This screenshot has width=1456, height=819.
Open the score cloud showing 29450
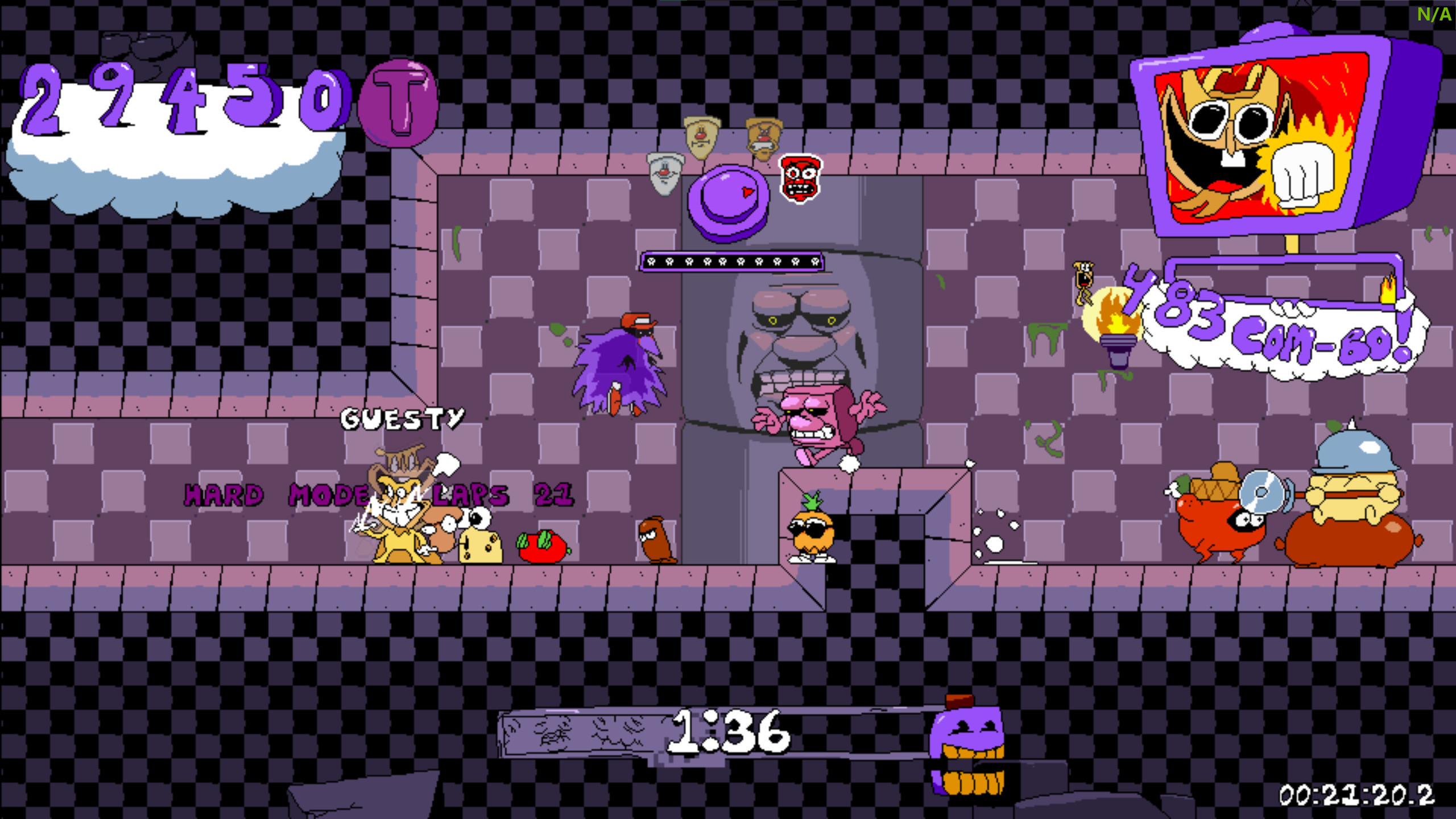click(x=171, y=114)
